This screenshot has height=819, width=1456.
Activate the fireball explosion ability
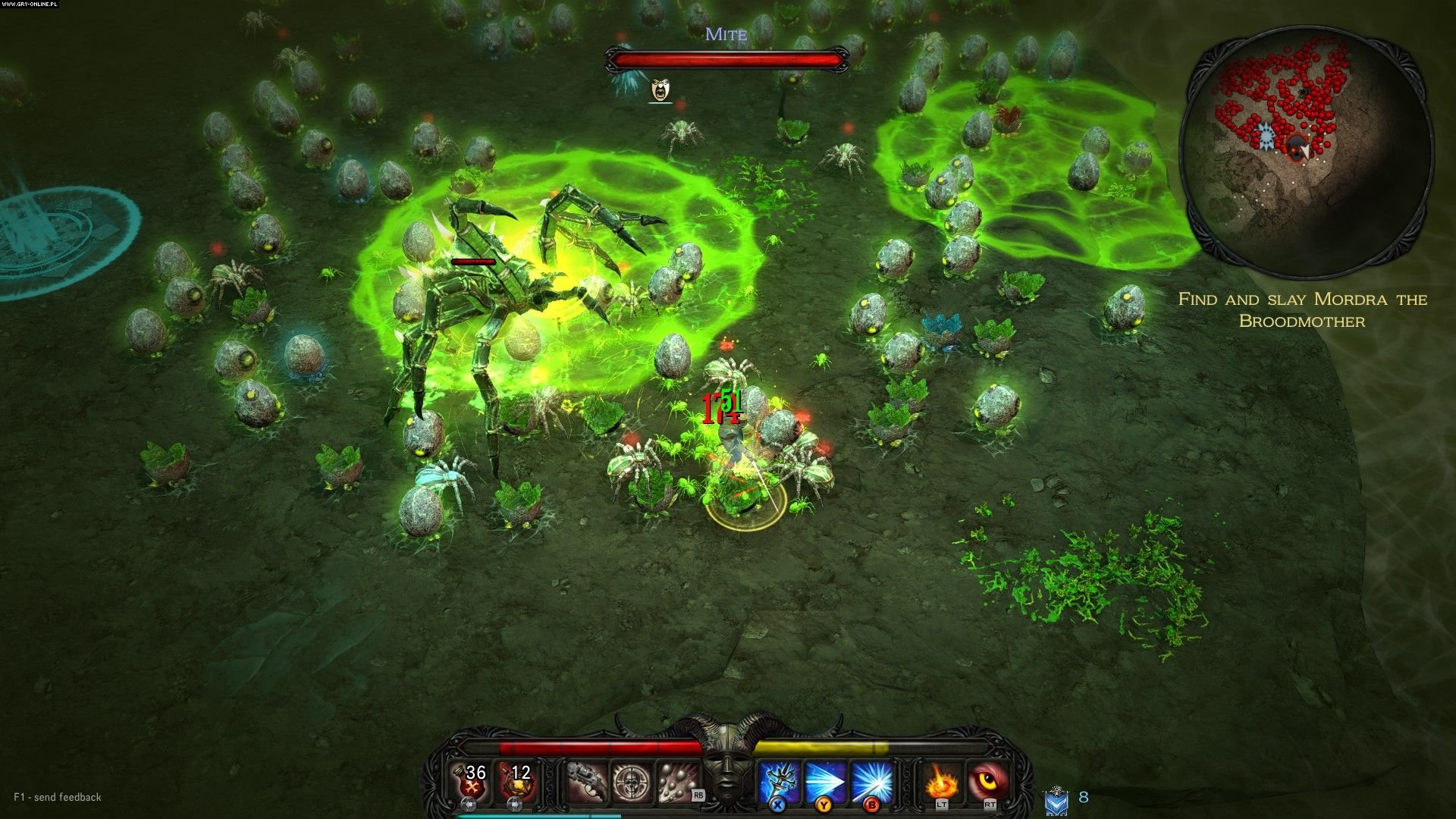(942, 782)
